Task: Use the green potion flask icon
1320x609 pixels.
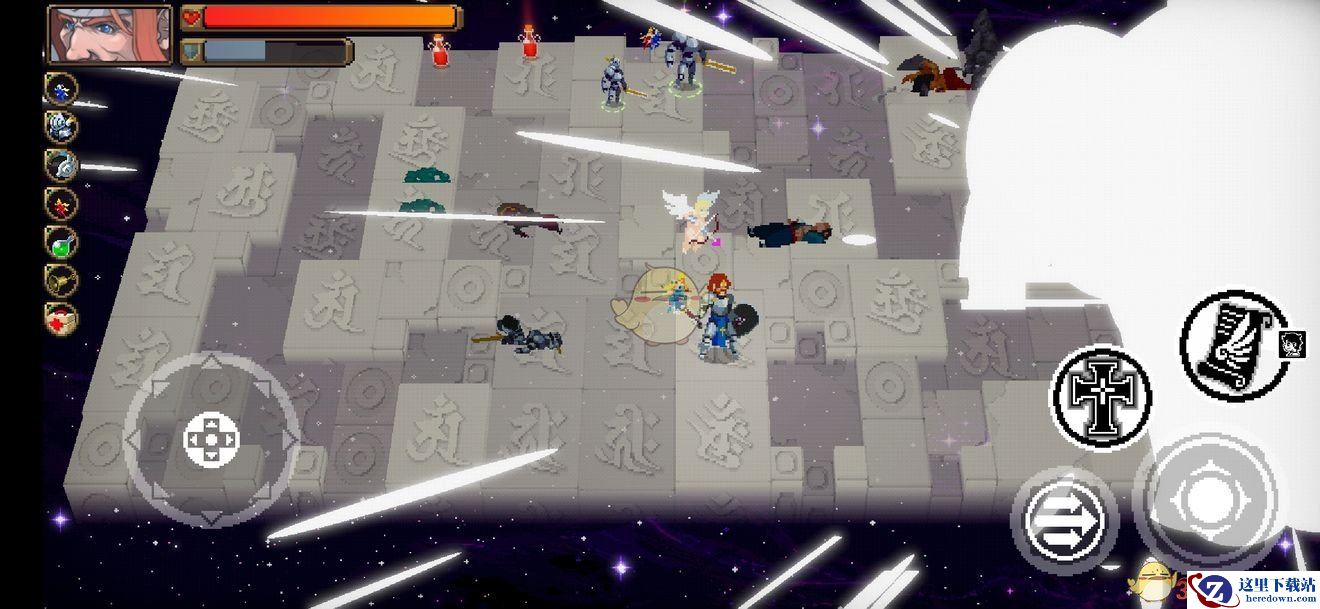Action: 61,241
